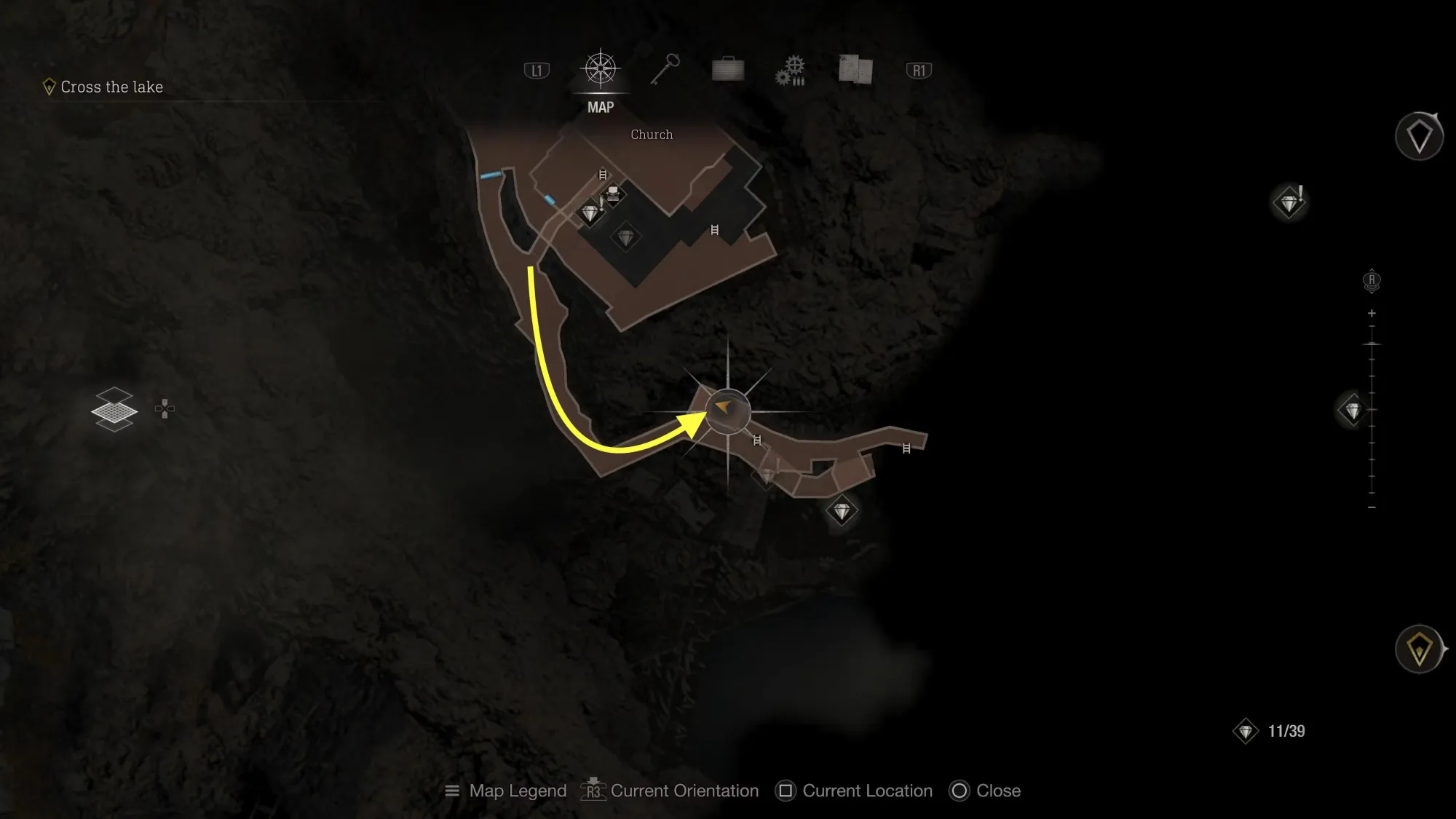
Task: Switch to the Map tab
Action: click(600, 71)
